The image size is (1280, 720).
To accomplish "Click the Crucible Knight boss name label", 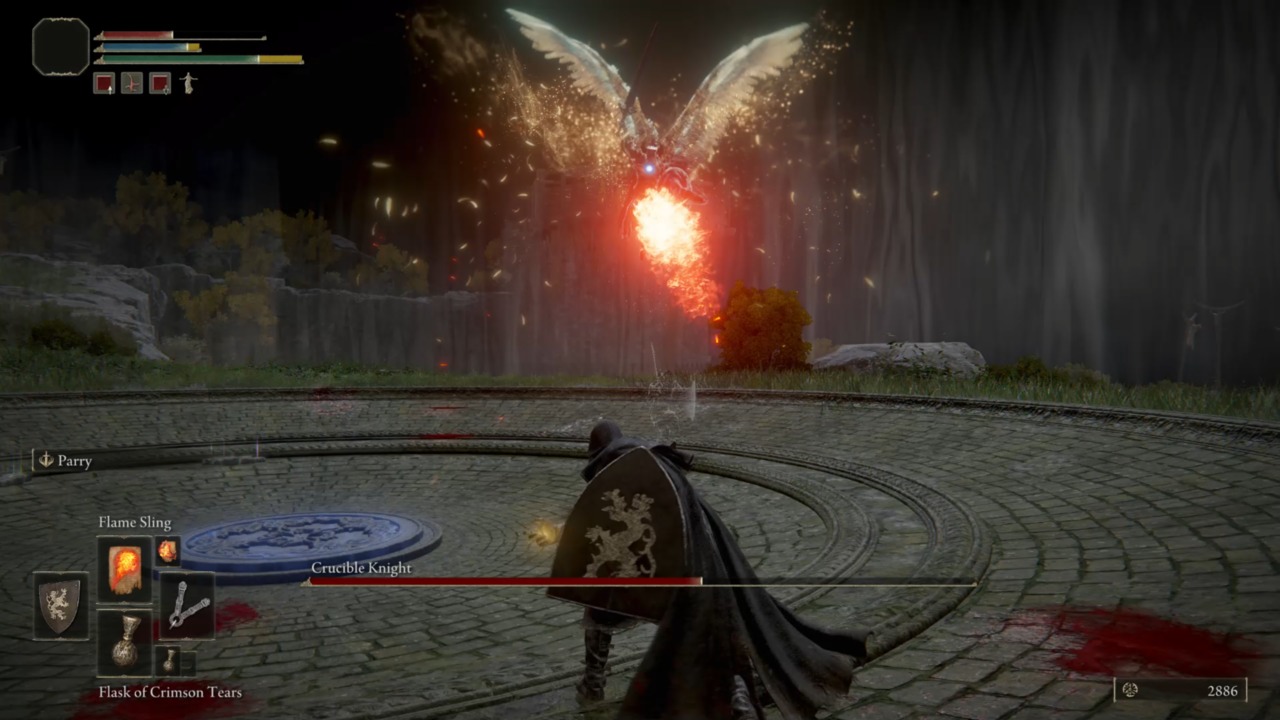I will [x=361, y=568].
